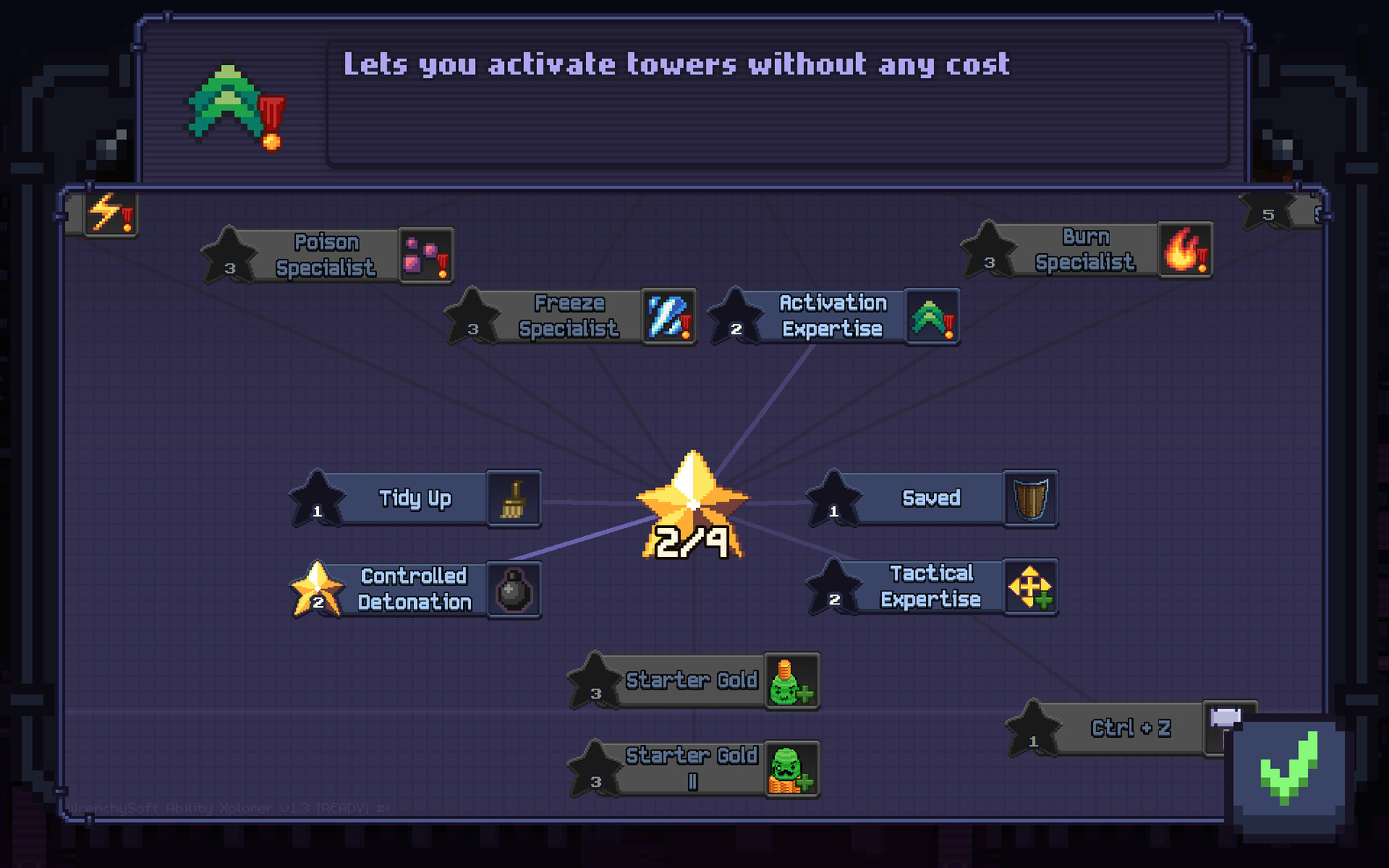The image size is (1389, 868).
Task: Click the Poison Specialist dice icon
Action: point(426,256)
